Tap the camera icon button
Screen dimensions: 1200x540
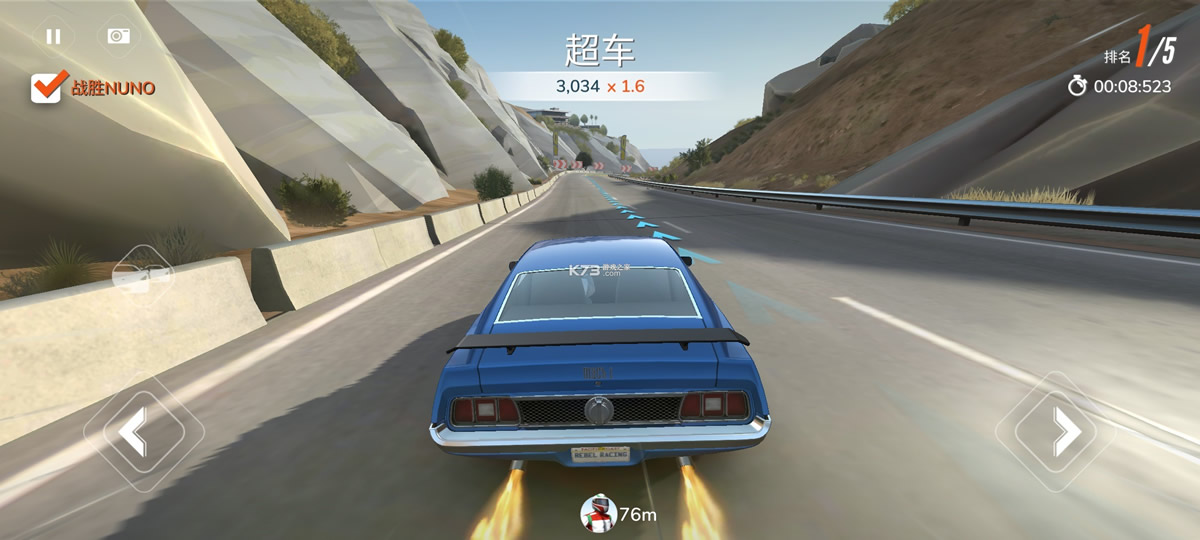[119, 36]
